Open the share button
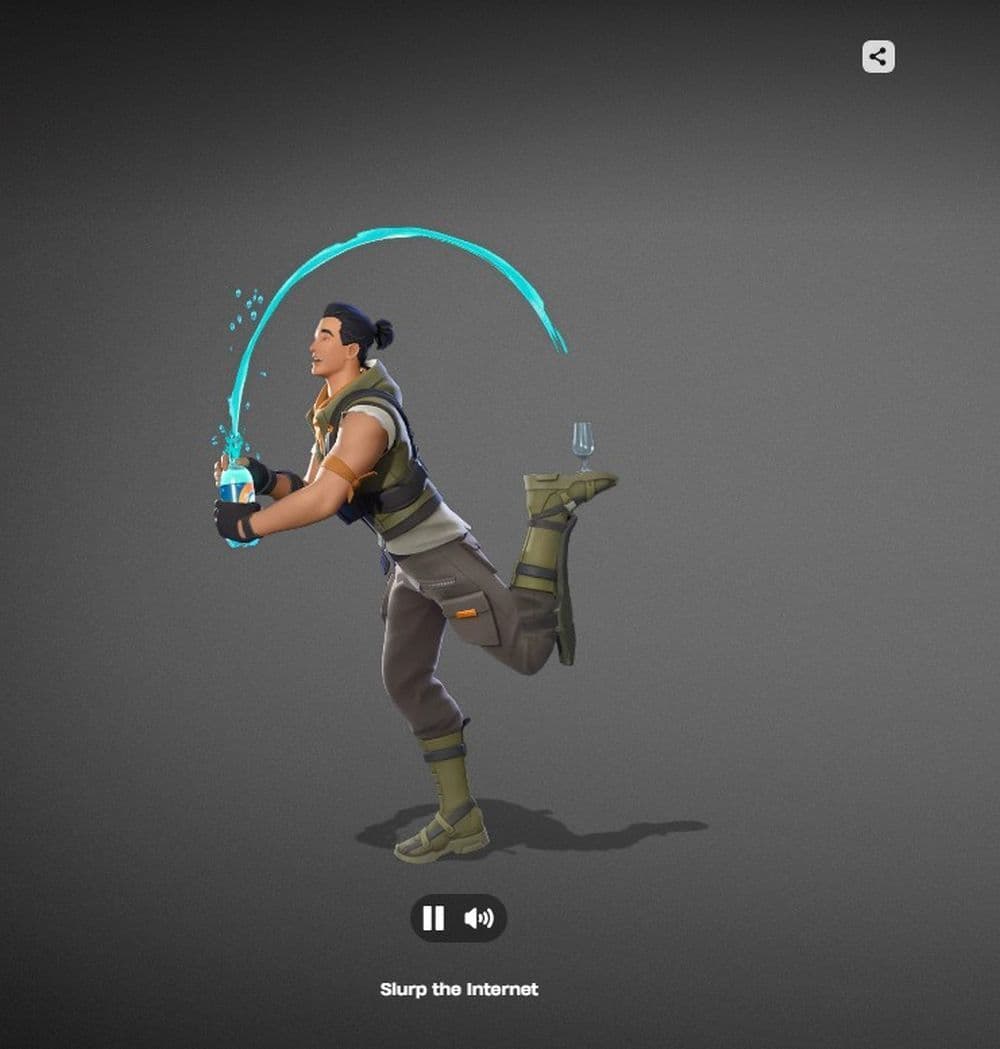This screenshot has width=1000, height=1049. pos(878,57)
